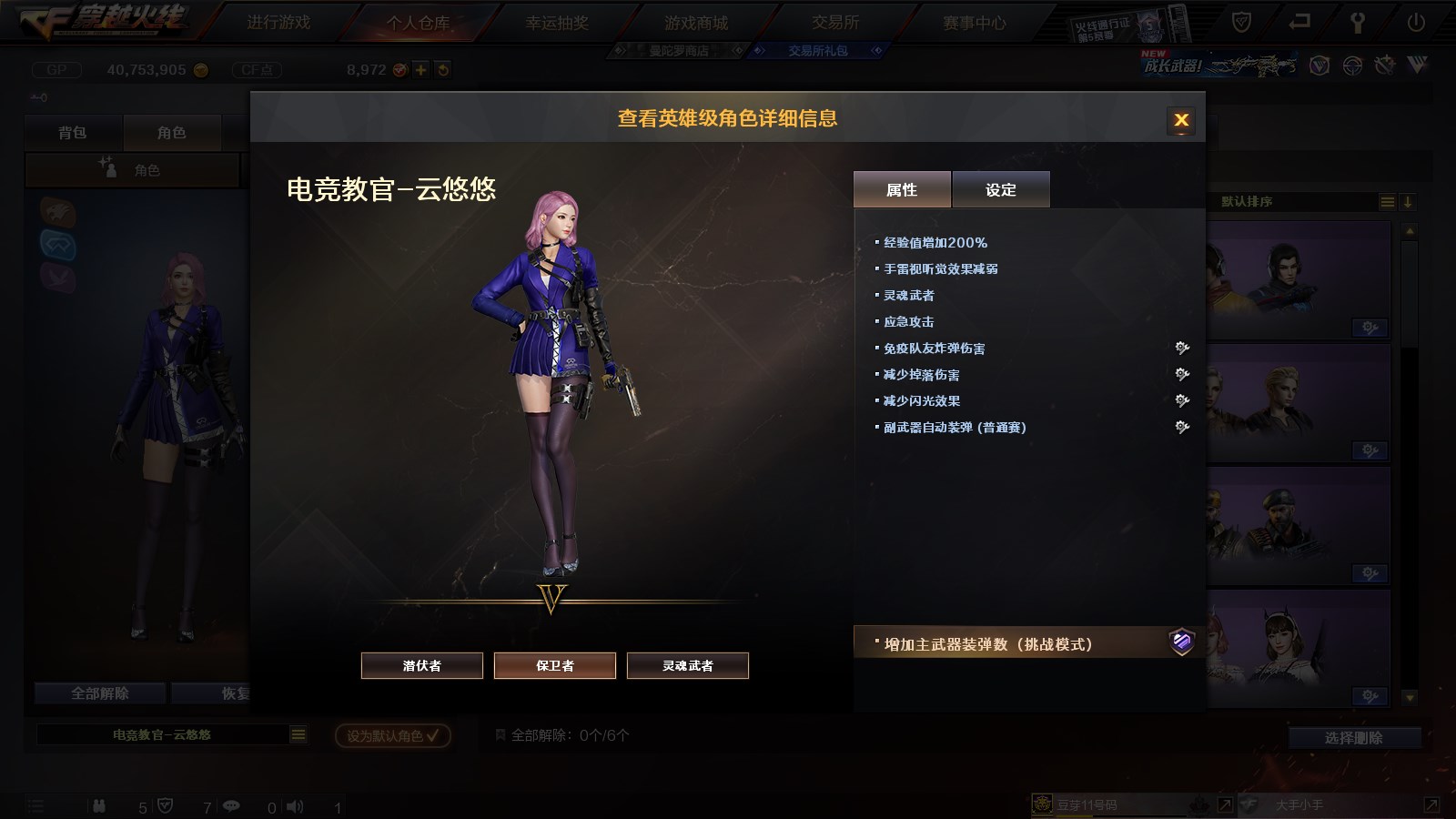Click the 增加主武器装弹数 shield badge
This screenshot has width=1456, height=819.
point(1181,642)
